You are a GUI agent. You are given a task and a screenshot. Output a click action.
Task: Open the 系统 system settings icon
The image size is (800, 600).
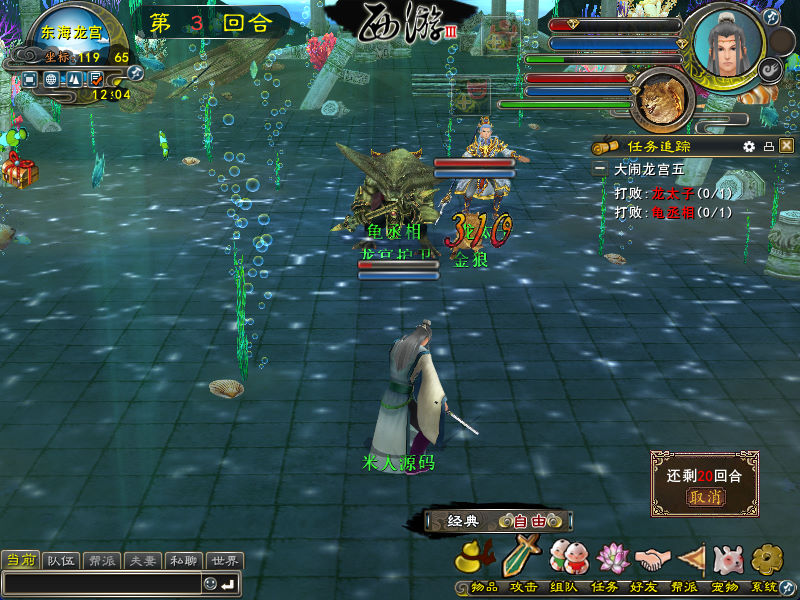(767, 557)
